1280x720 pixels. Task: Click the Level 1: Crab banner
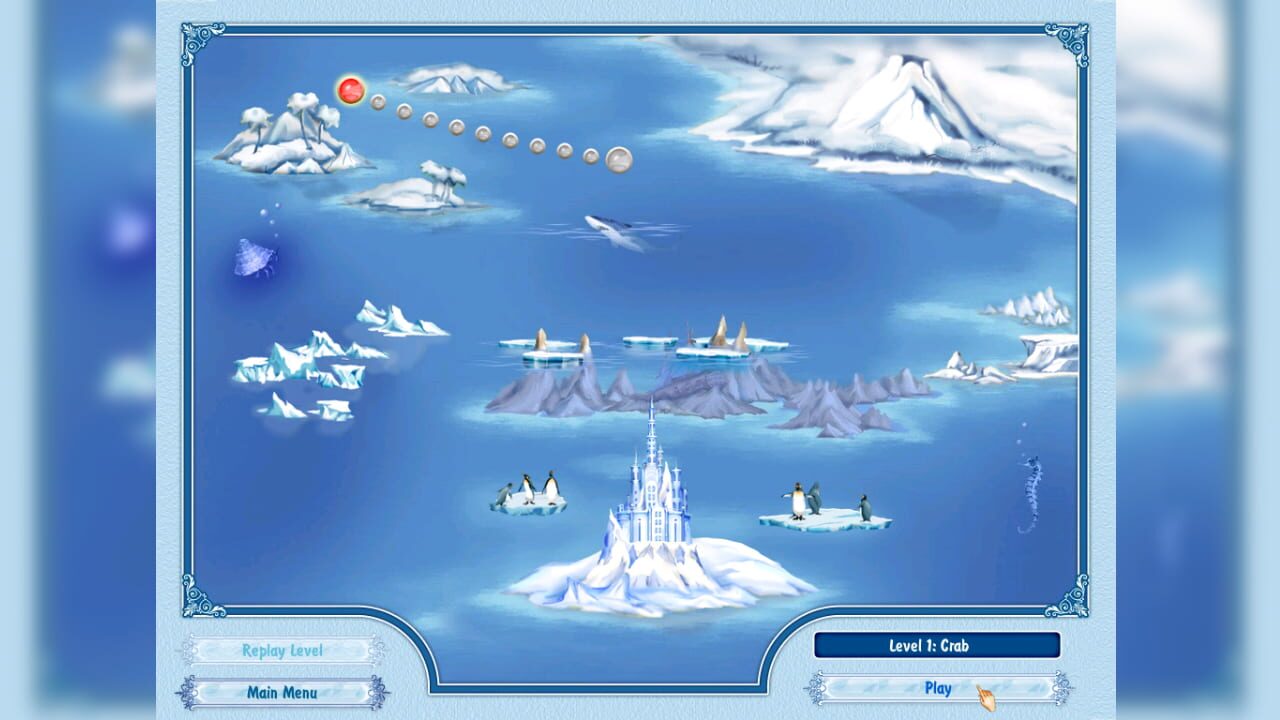[x=938, y=645]
